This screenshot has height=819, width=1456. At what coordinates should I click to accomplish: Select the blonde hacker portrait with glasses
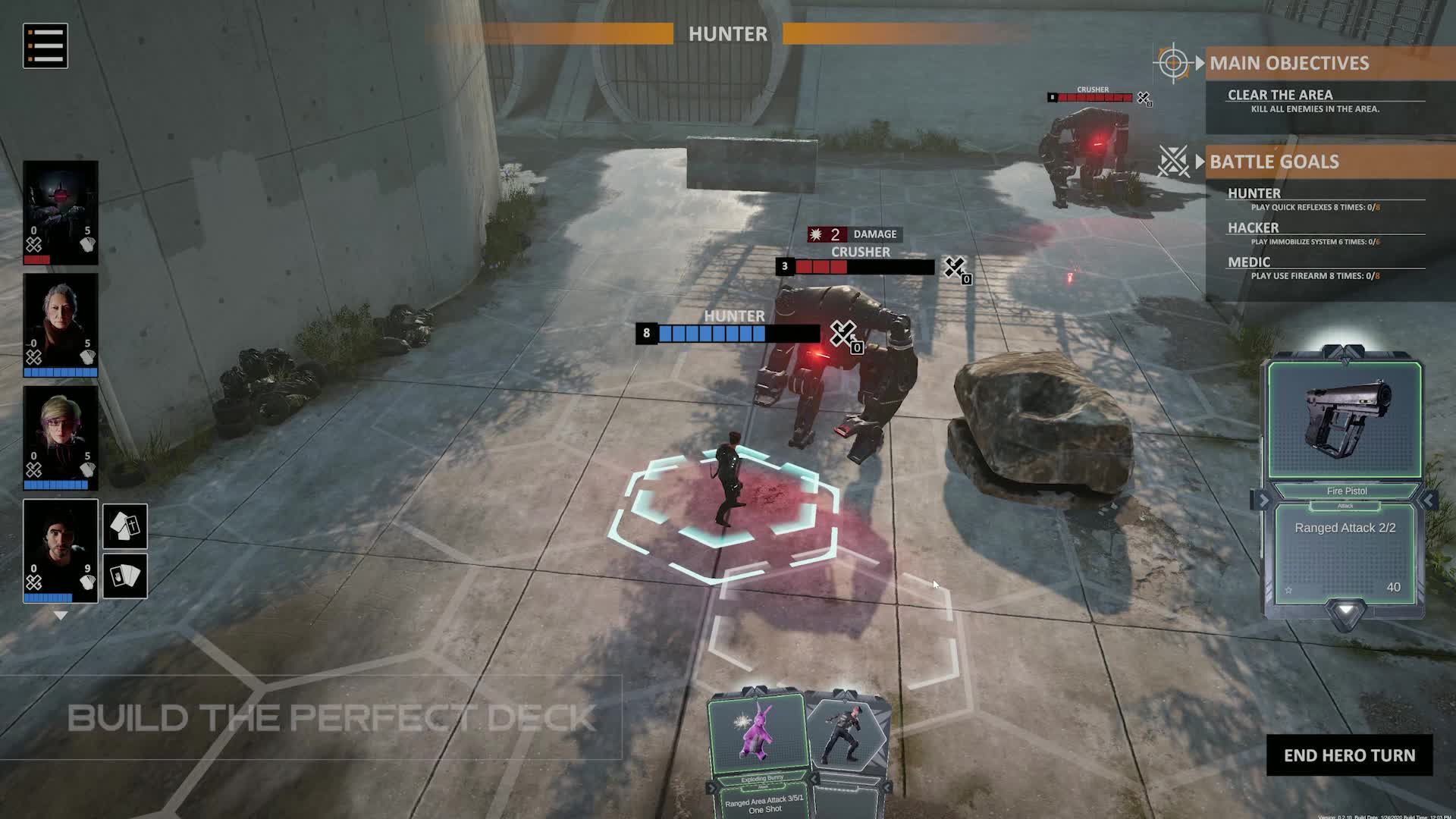click(x=61, y=437)
